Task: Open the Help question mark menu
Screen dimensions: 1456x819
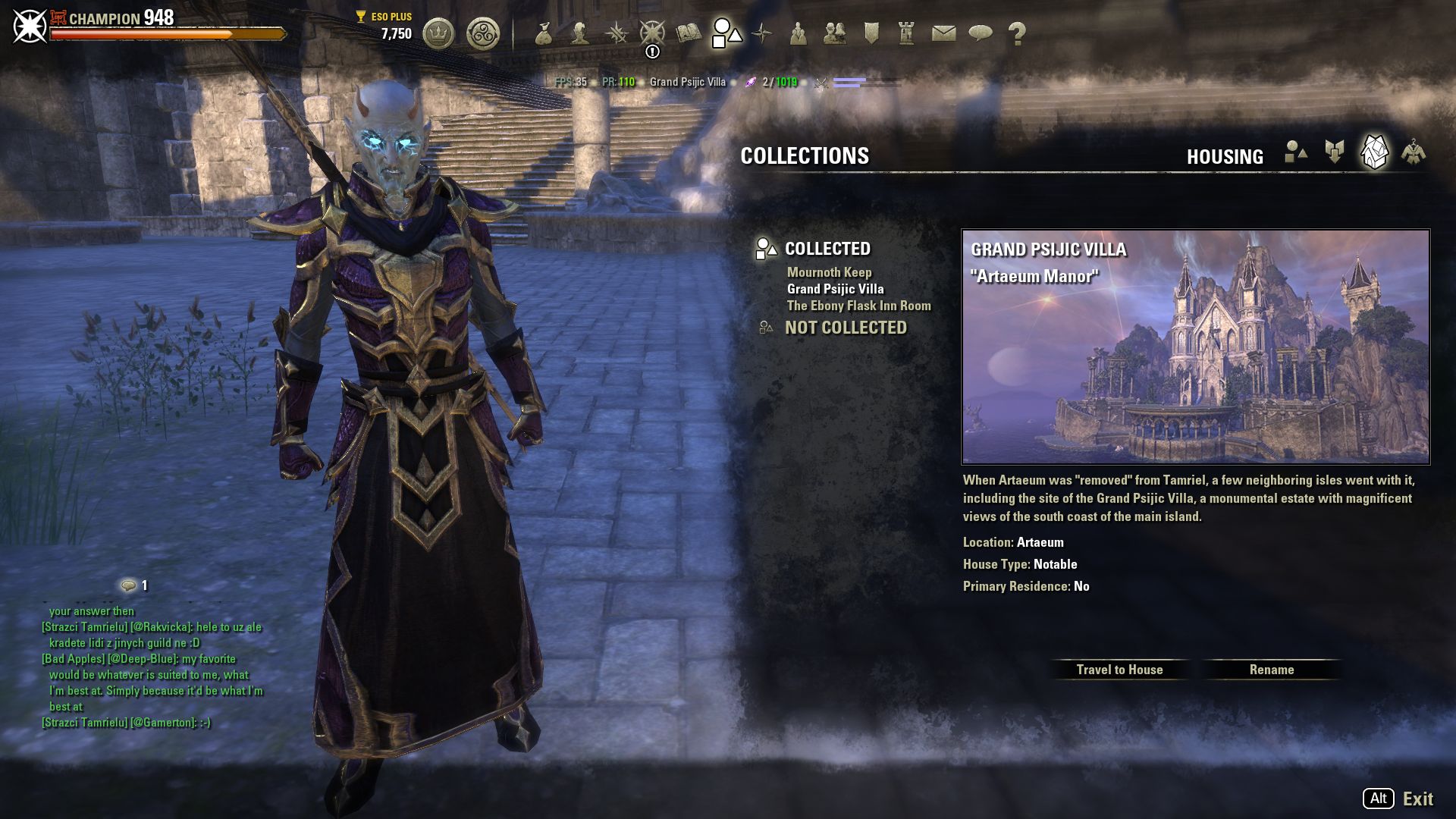Action: click(x=1017, y=33)
